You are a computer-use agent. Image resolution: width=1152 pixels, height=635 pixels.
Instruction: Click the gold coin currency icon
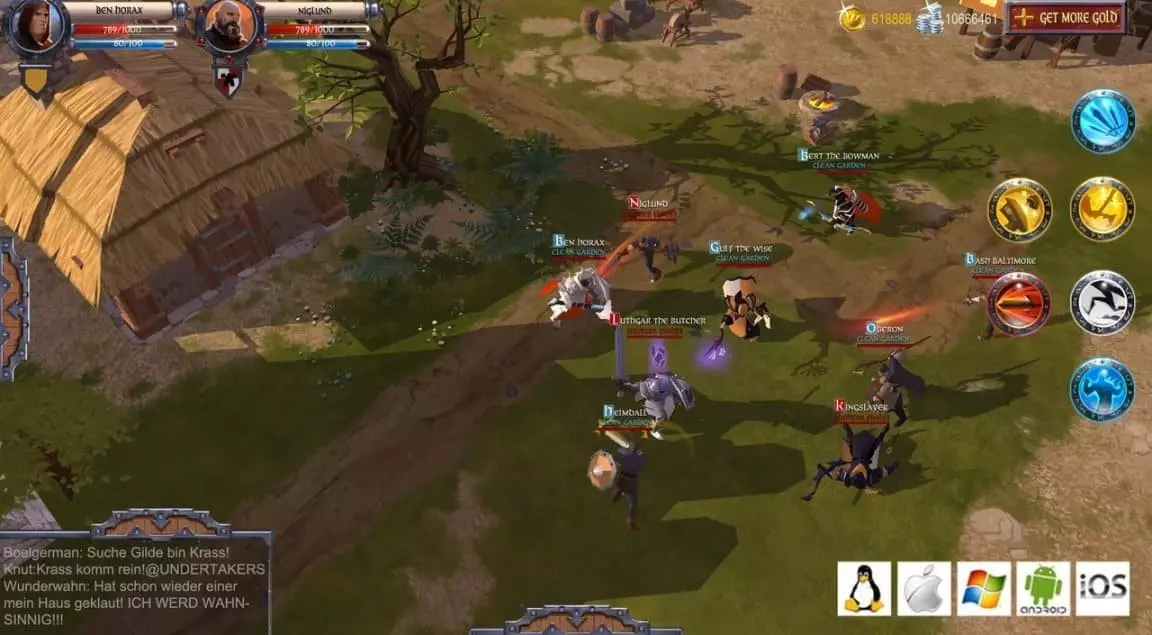tap(852, 18)
